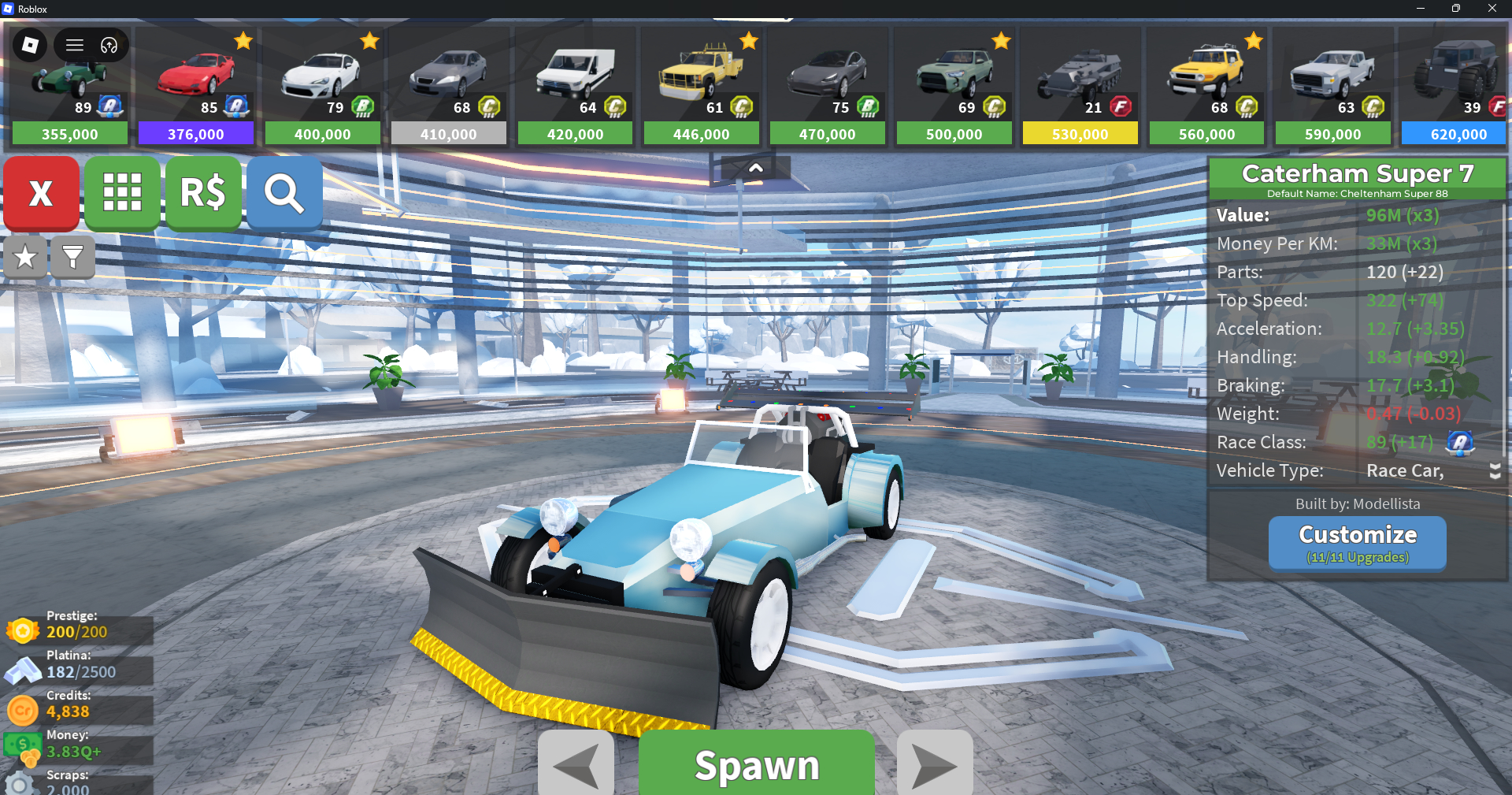Open the R$ Robux shop
This screenshot has height=795, width=1512.
point(203,193)
